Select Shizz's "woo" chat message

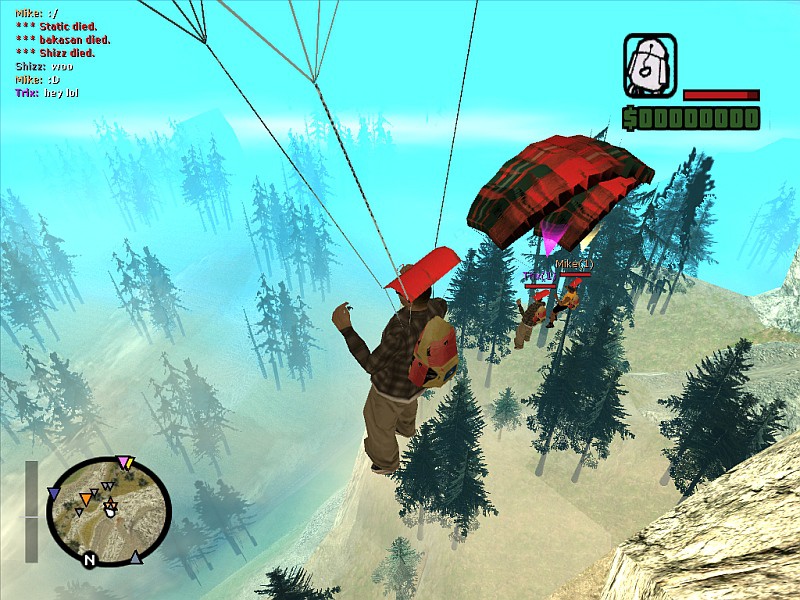click(44, 66)
